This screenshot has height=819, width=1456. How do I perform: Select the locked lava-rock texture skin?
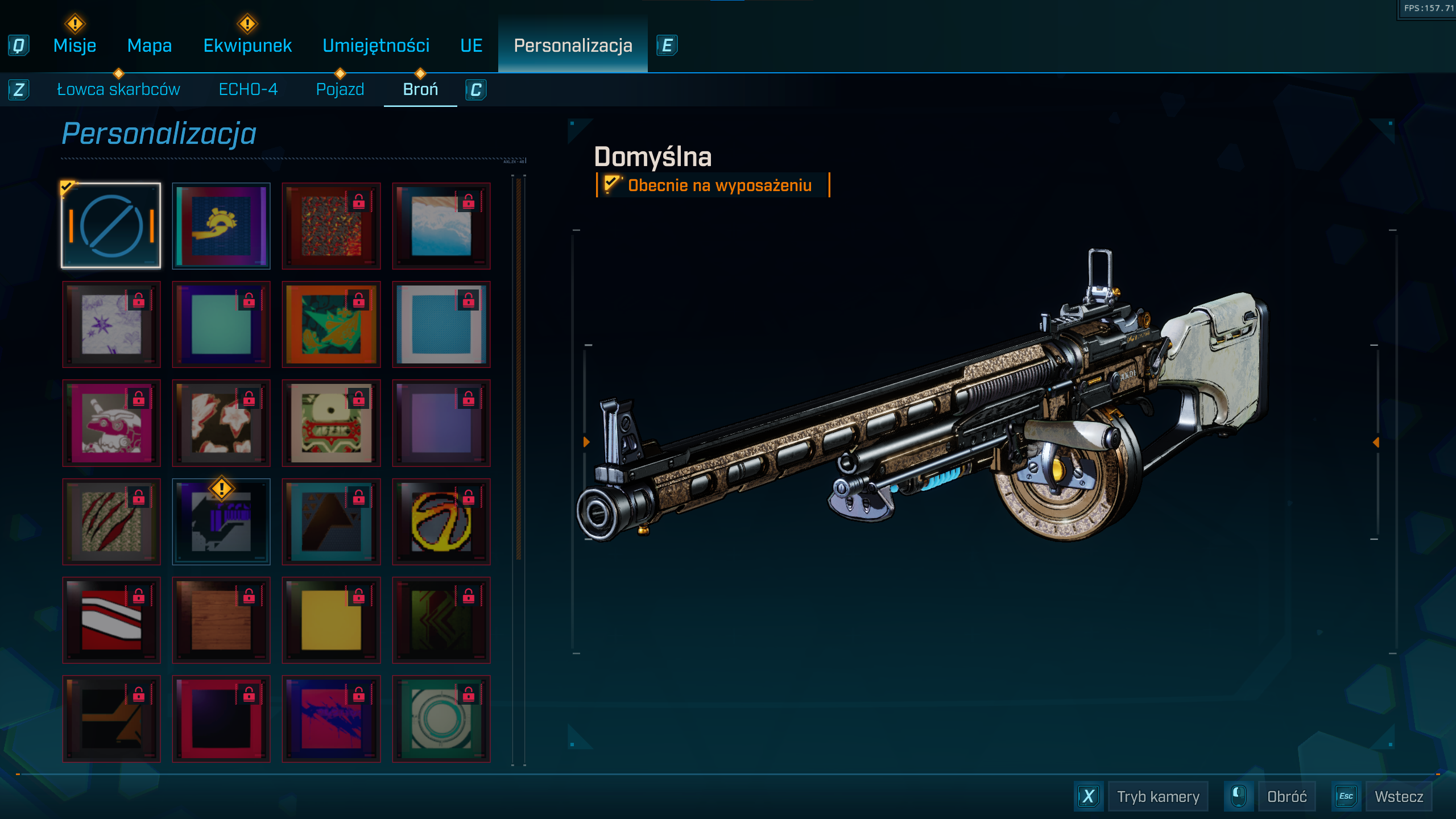point(331,226)
